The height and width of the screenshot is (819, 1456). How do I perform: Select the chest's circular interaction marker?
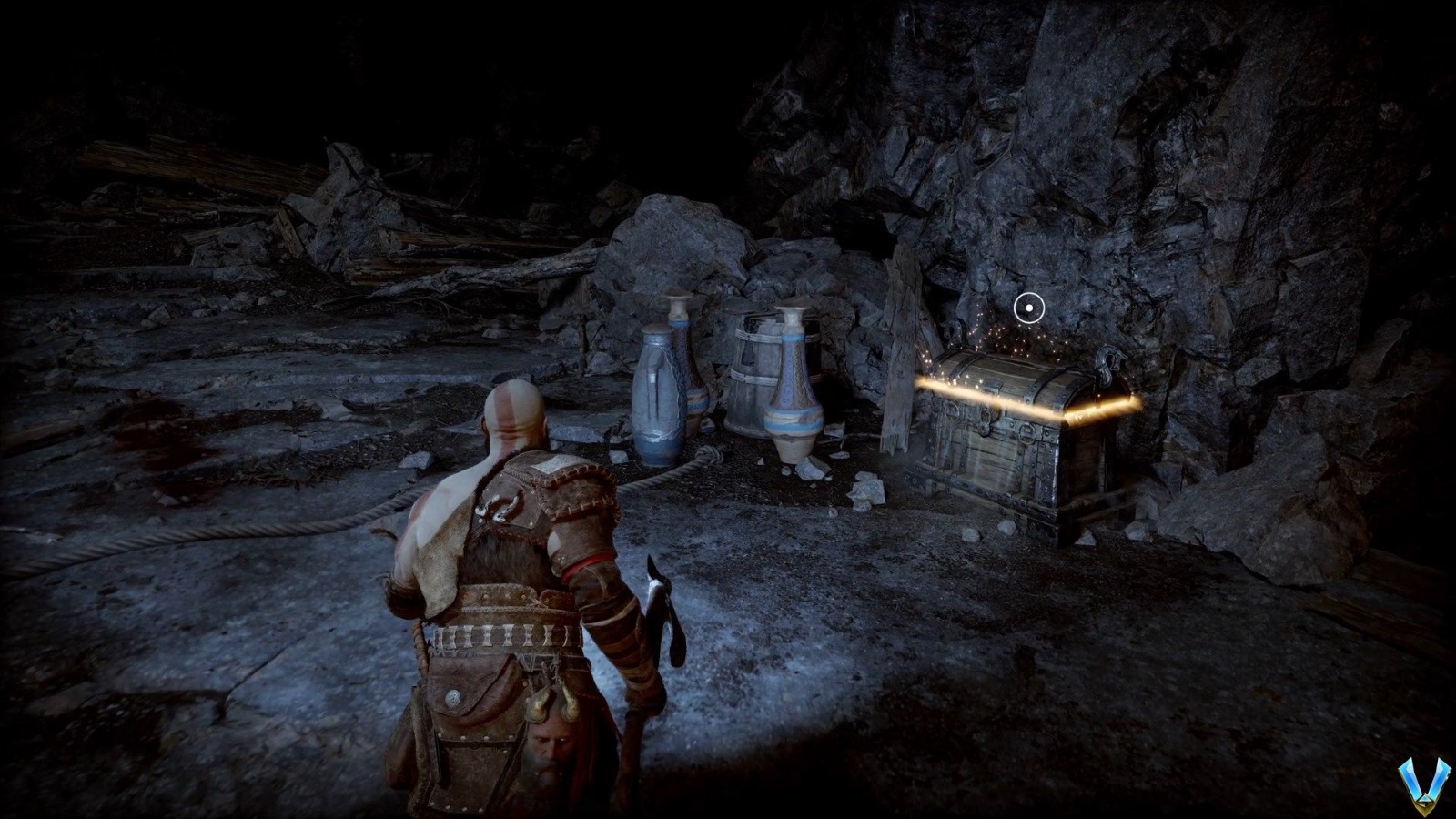coord(1028,308)
